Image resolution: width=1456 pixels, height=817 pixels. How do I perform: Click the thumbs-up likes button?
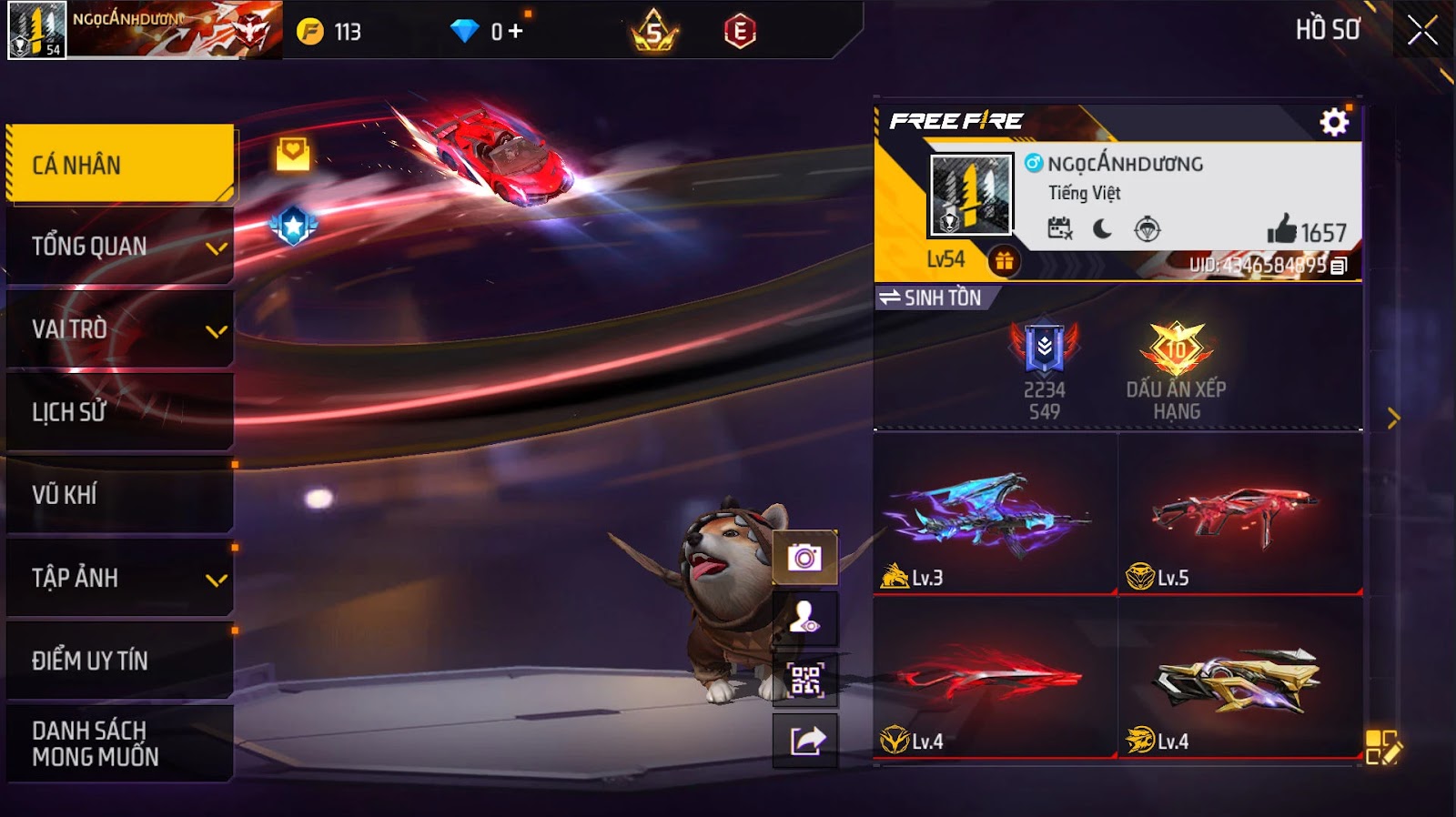pyautogui.click(x=1282, y=229)
